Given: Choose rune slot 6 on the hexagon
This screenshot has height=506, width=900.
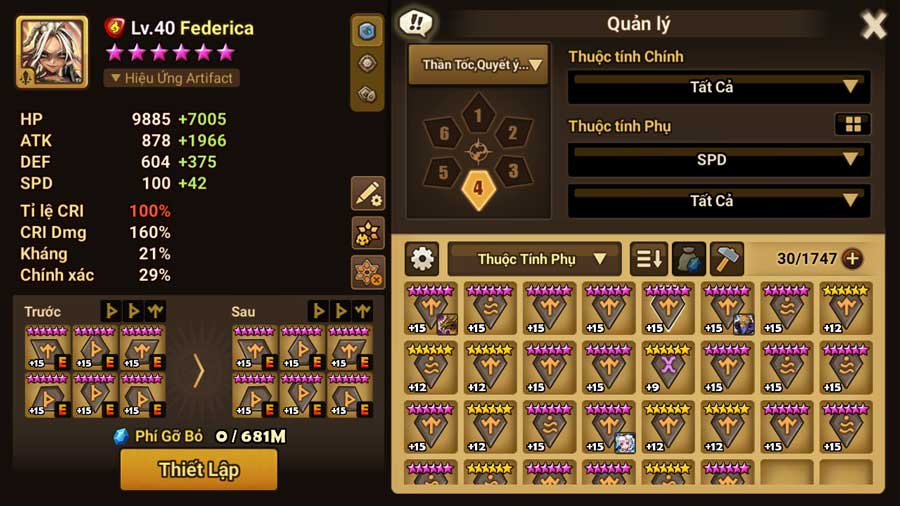Looking at the screenshot, I should pos(444,133).
